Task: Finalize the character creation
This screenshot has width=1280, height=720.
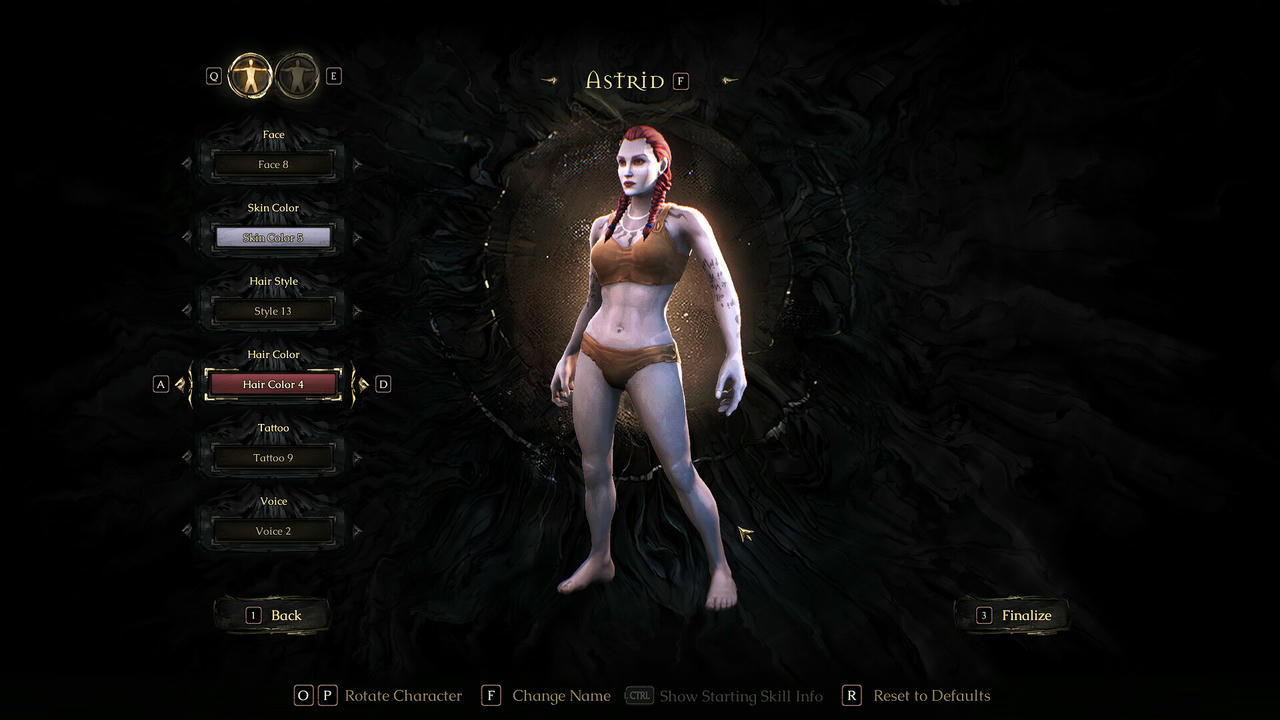Action: 1013,615
